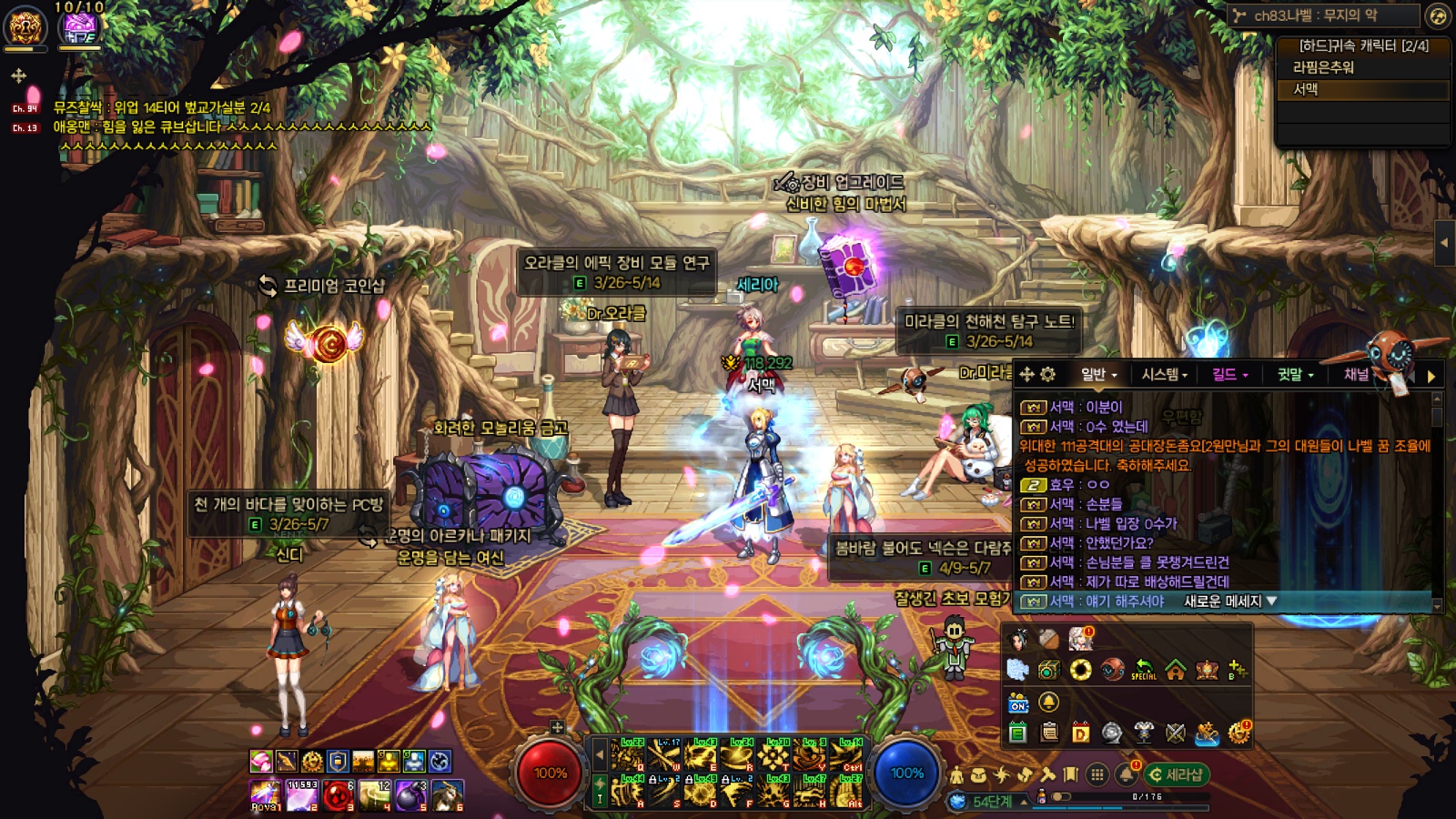Open the bell notifications button with alert
1456x819 pixels.
pos(1127,774)
